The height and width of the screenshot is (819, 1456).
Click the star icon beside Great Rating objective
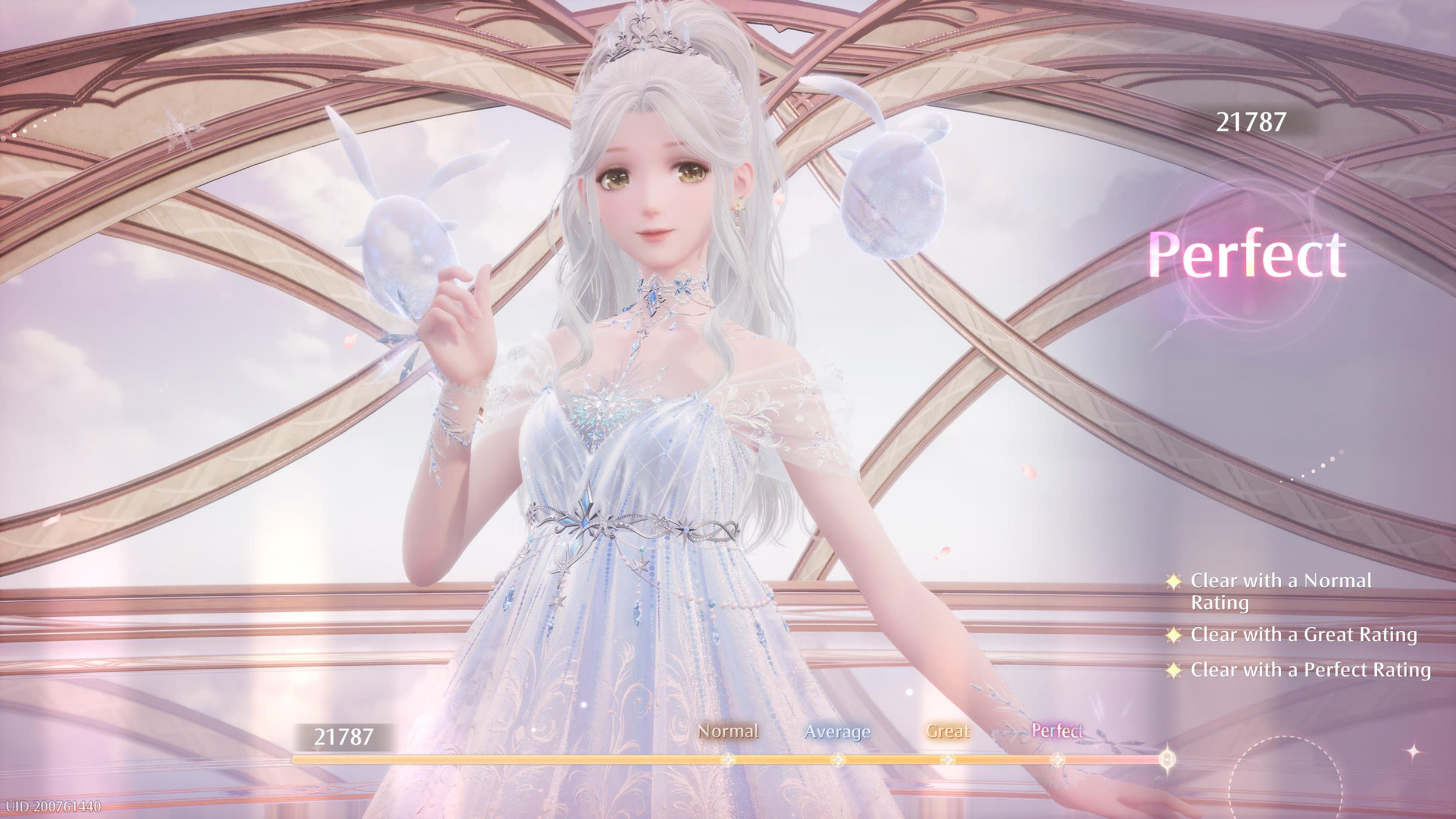(1175, 636)
